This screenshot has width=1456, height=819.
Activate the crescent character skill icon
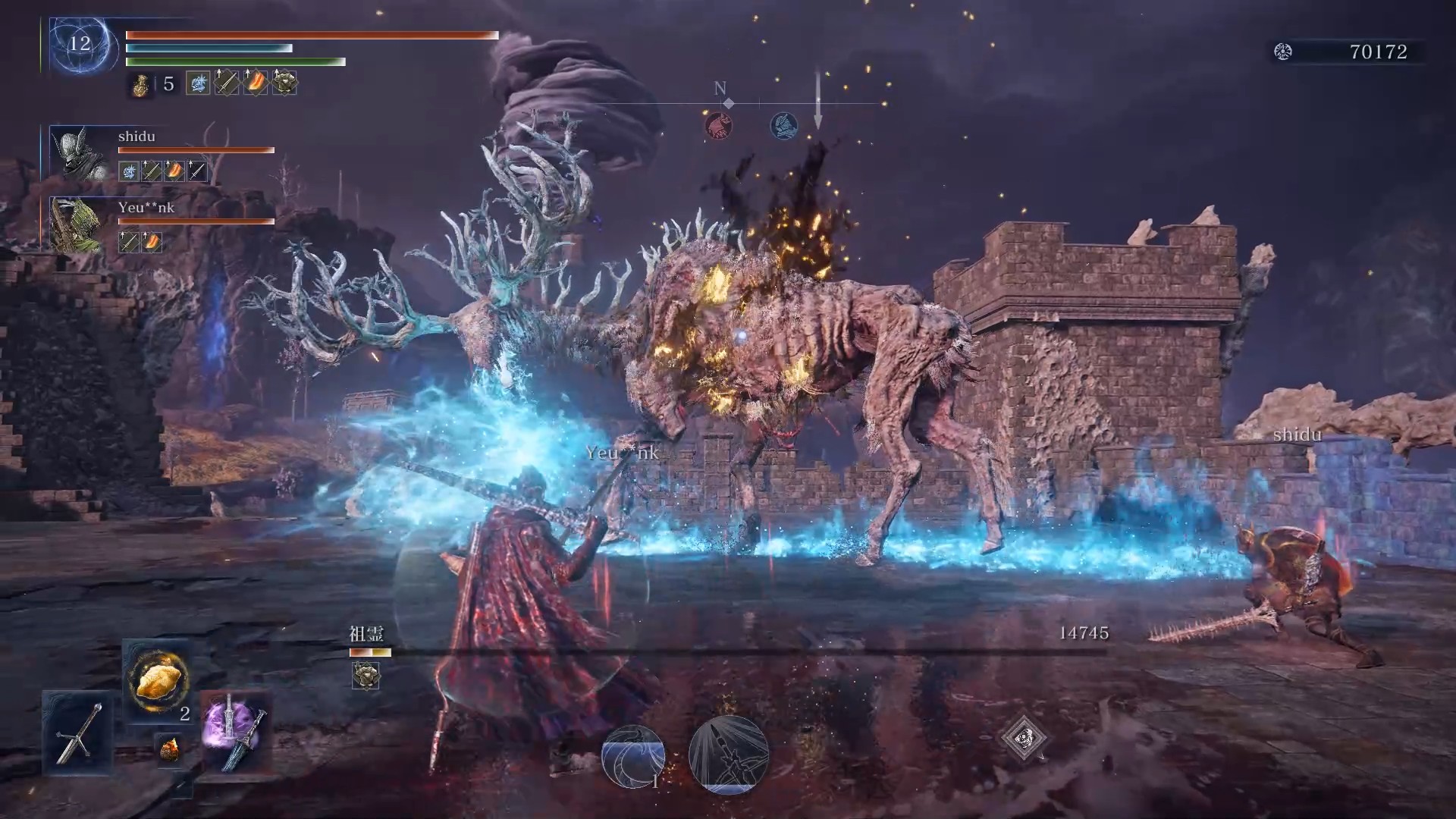point(633,755)
